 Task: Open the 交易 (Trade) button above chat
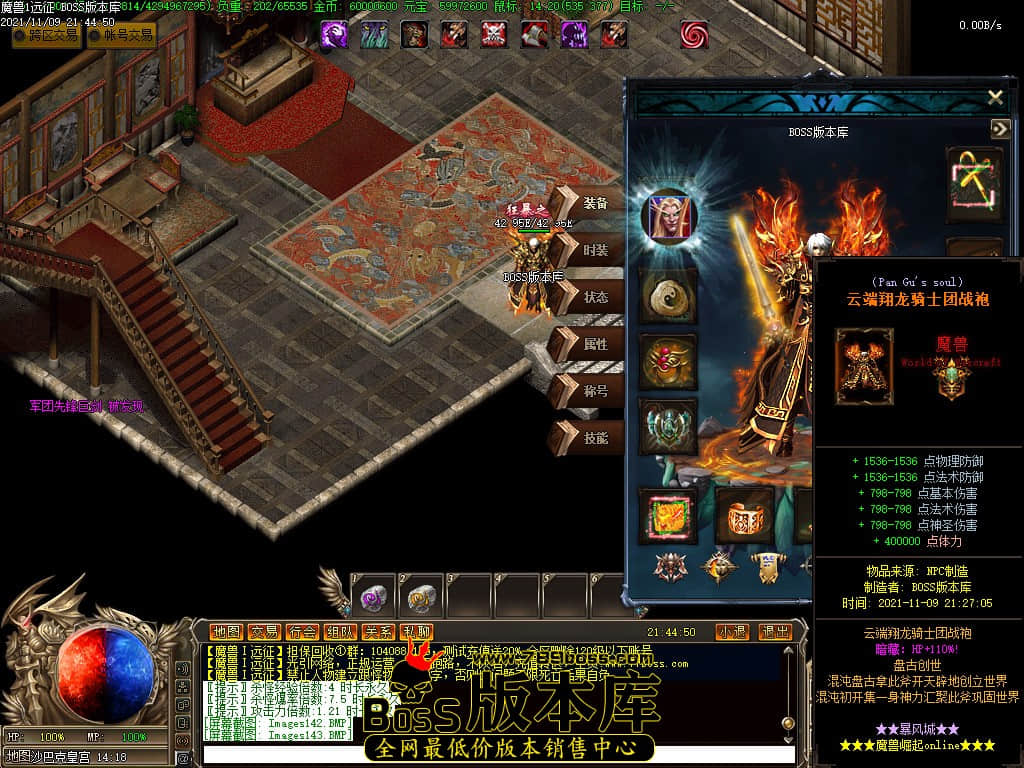click(x=264, y=632)
